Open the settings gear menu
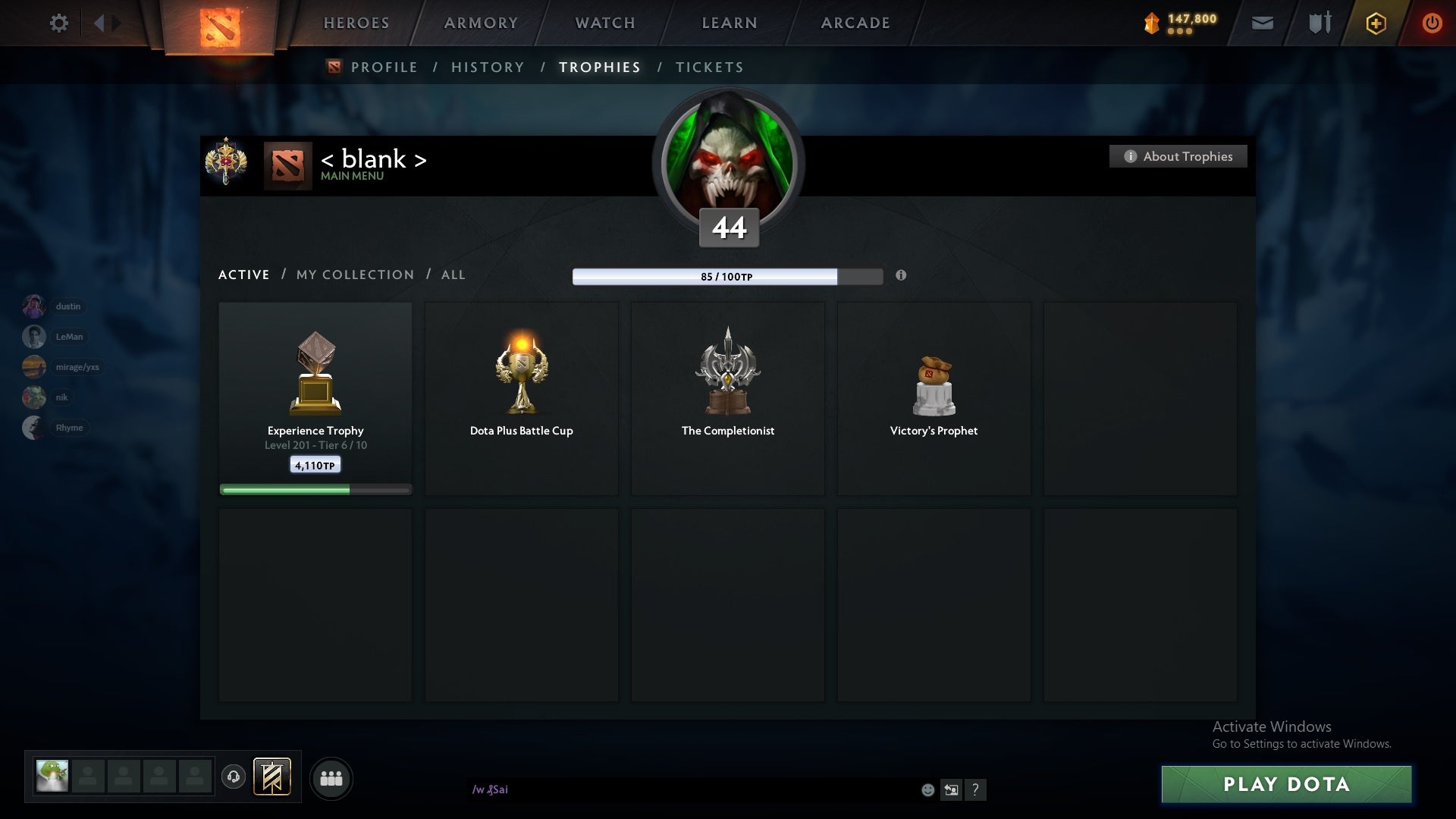Viewport: 1456px width, 819px height. (59, 23)
